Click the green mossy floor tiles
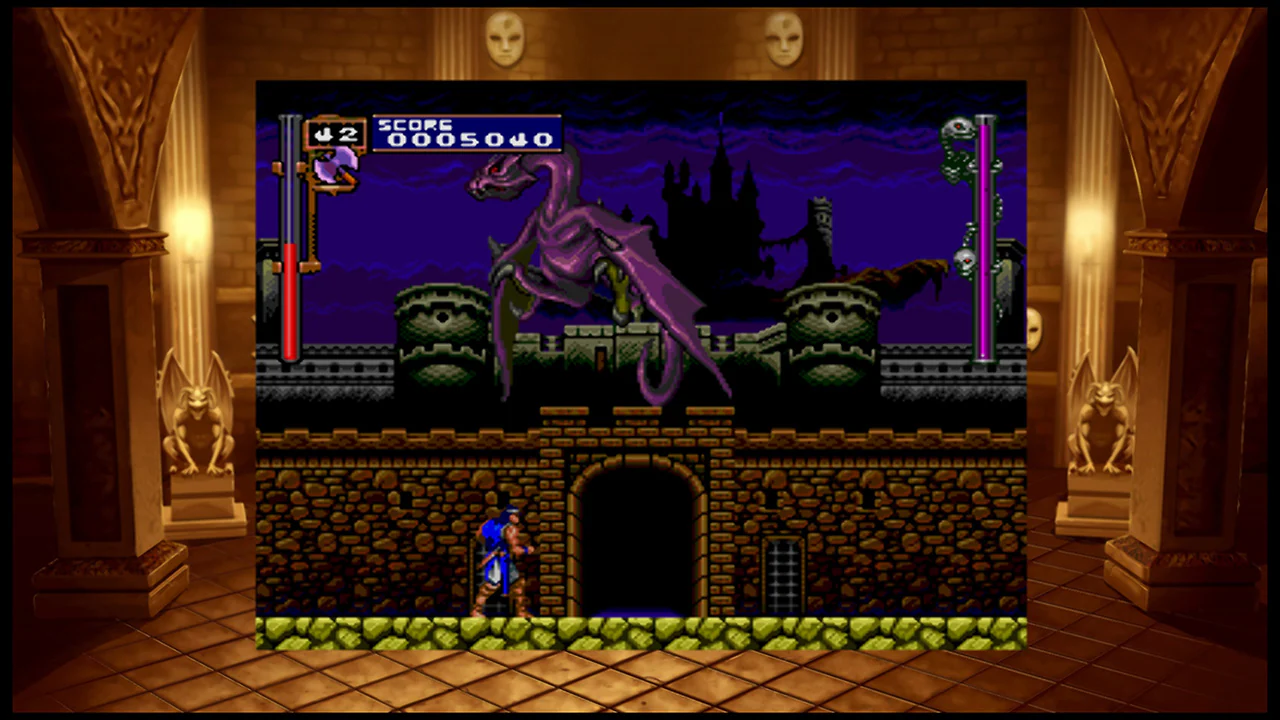1280x720 pixels. [x=640, y=632]
